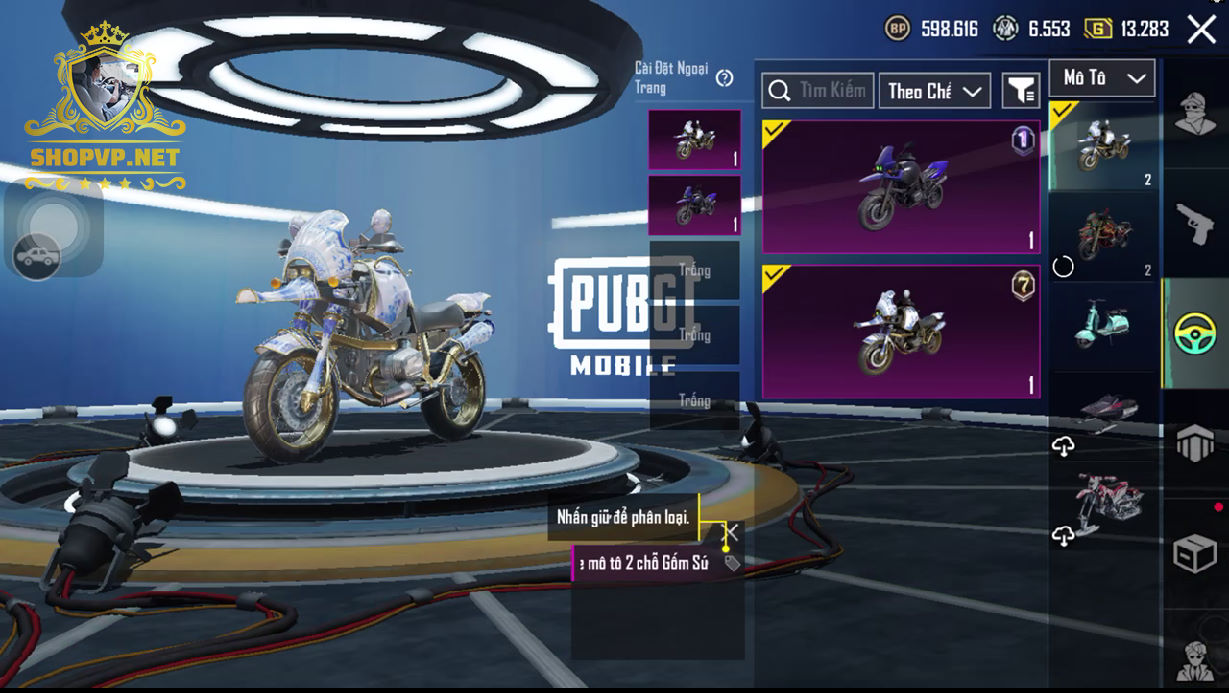Switch to the masked character outfit tab
The width and height of the screenshot is (1229, 693).
(1195, 114)
